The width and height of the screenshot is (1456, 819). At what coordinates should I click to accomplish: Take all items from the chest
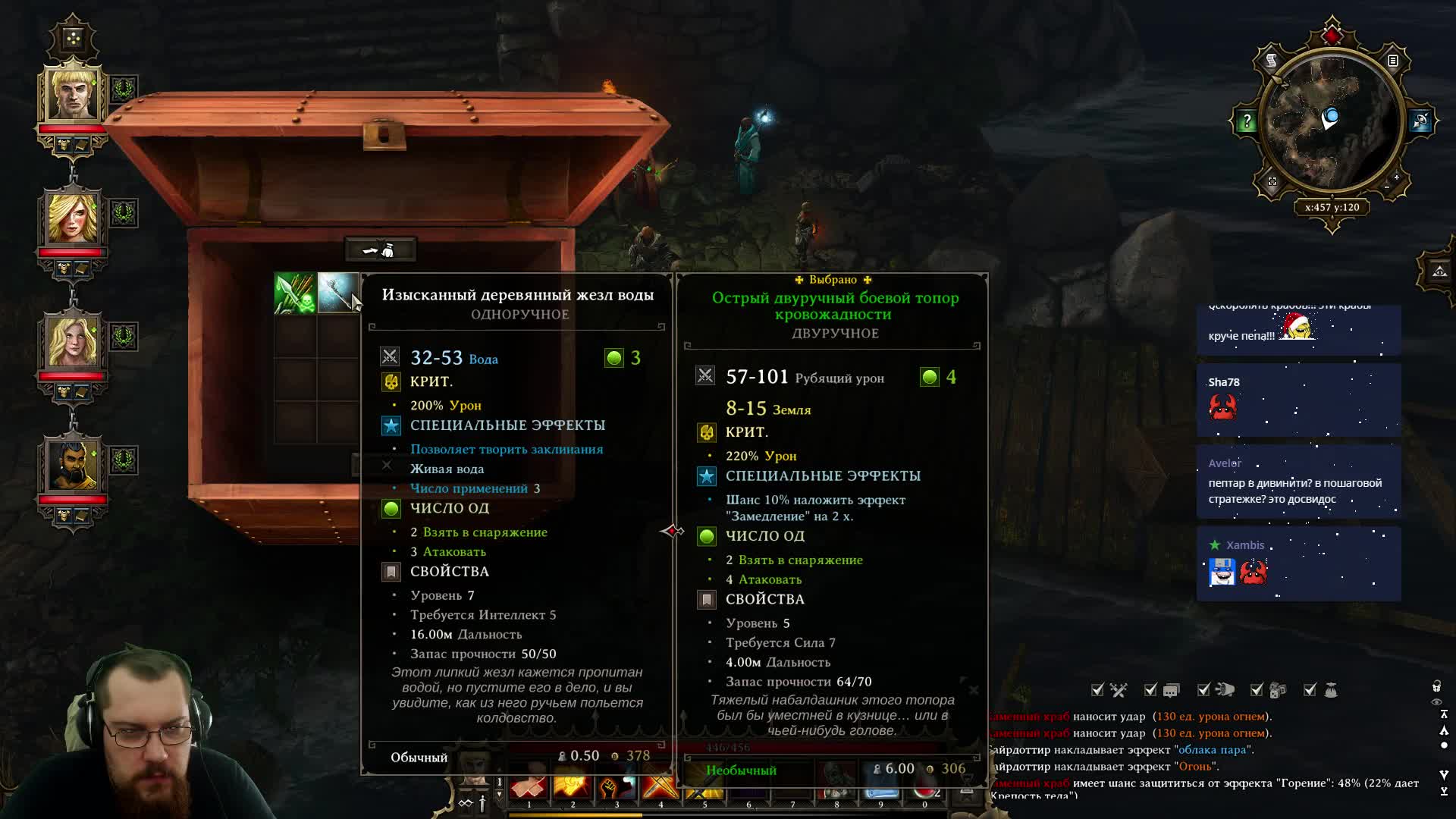(380, 249)
